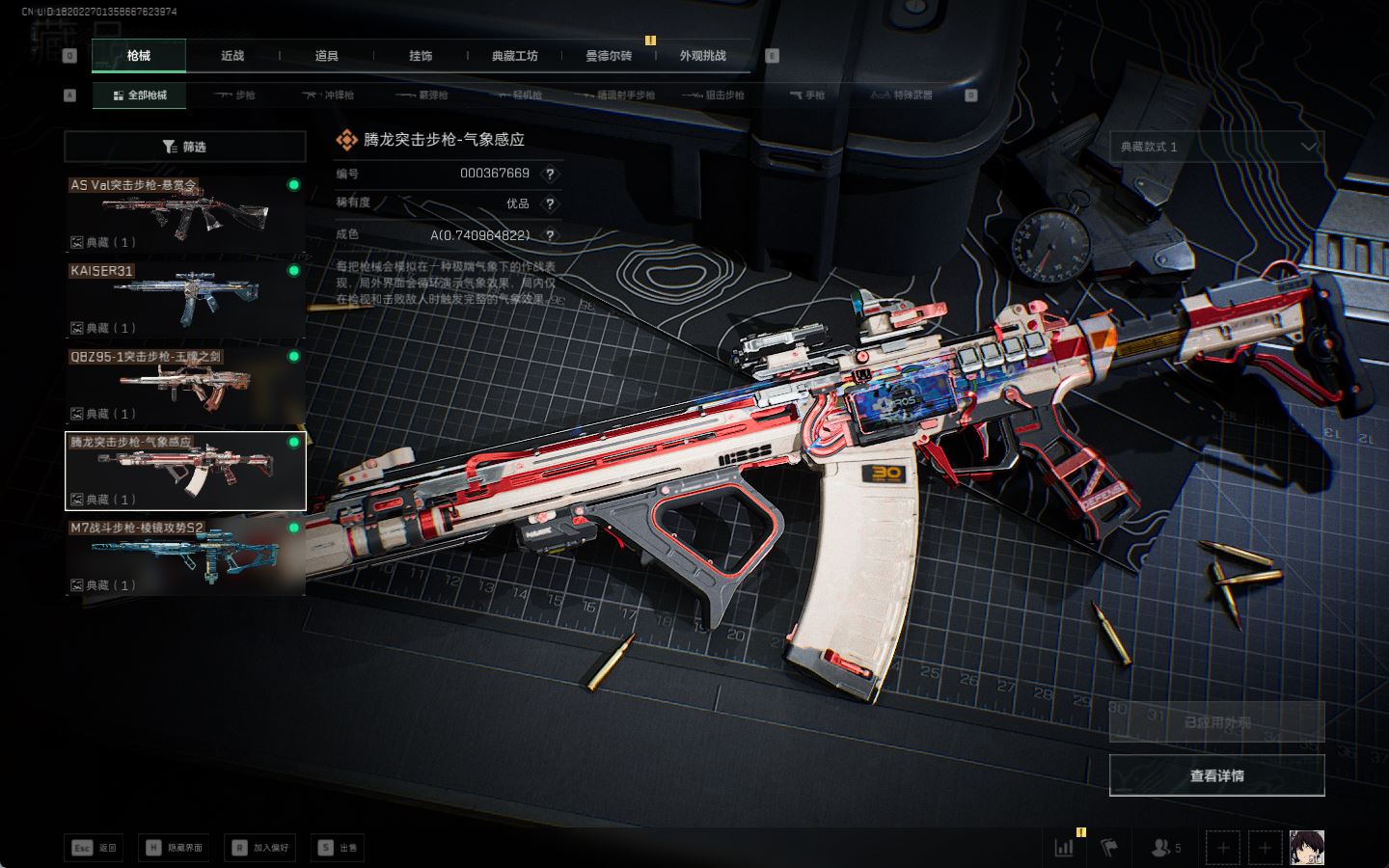Click the player avatar portrait
1389x868 pixels.
click(x=1307, y=848)
